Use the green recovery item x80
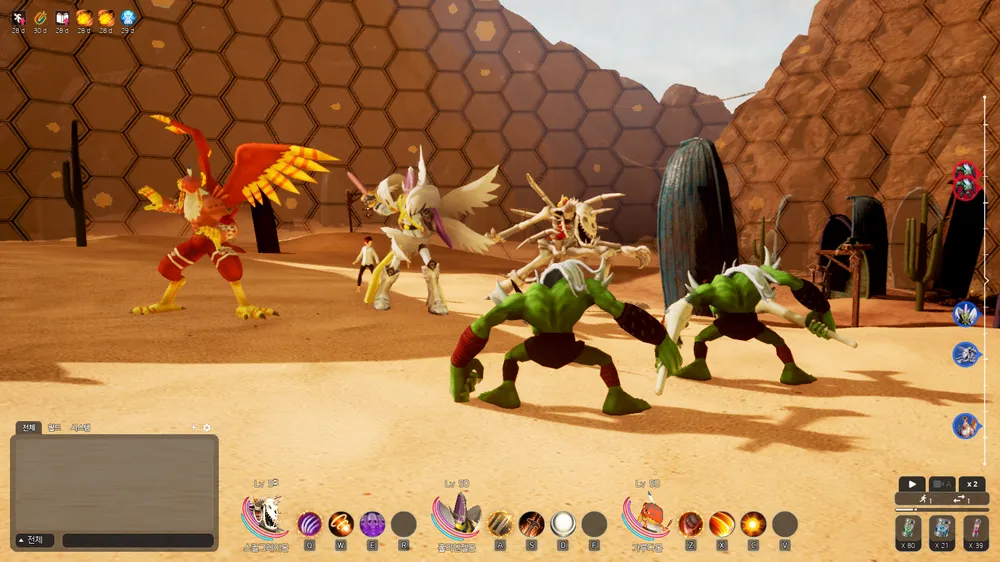 [909, 529]
